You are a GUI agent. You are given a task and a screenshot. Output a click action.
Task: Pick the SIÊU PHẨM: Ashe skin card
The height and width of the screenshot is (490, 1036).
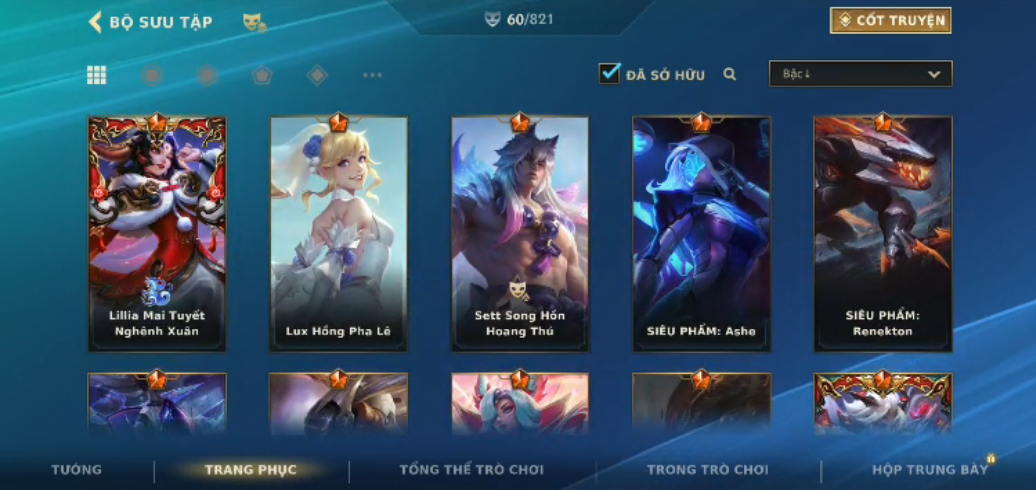[701, 234]
